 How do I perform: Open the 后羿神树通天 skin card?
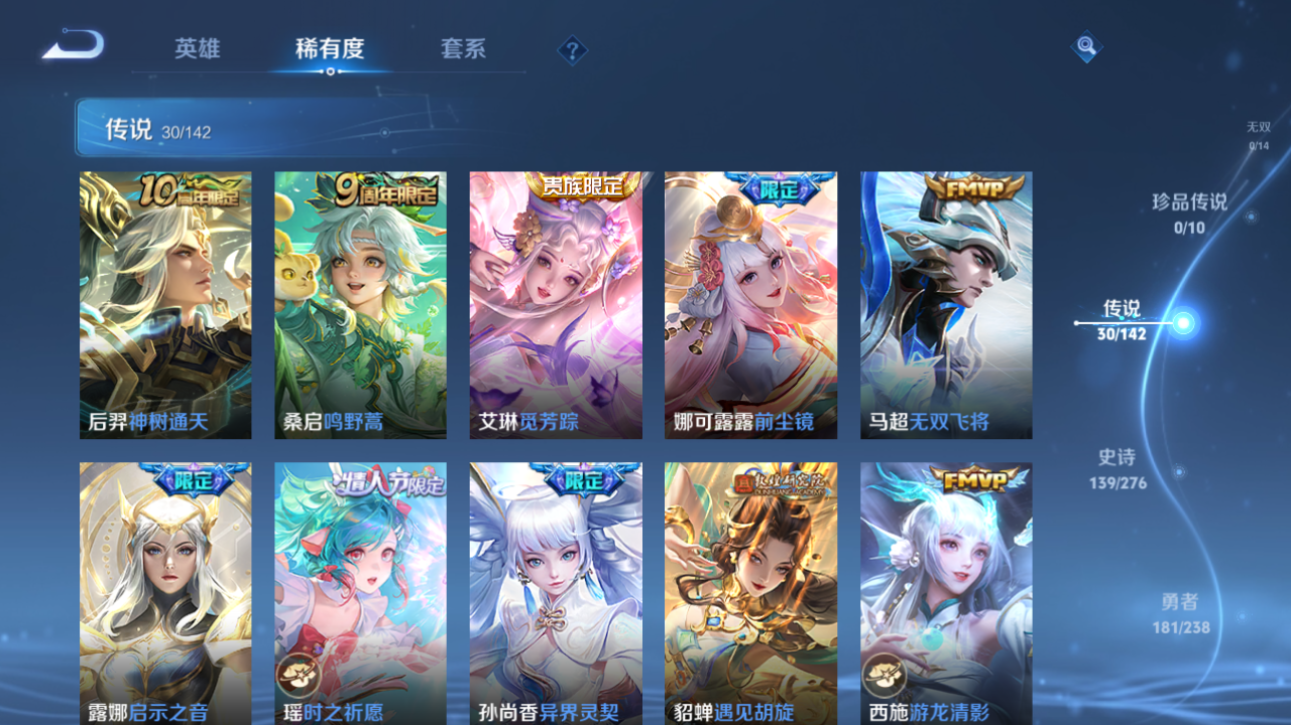pos(165,303)
